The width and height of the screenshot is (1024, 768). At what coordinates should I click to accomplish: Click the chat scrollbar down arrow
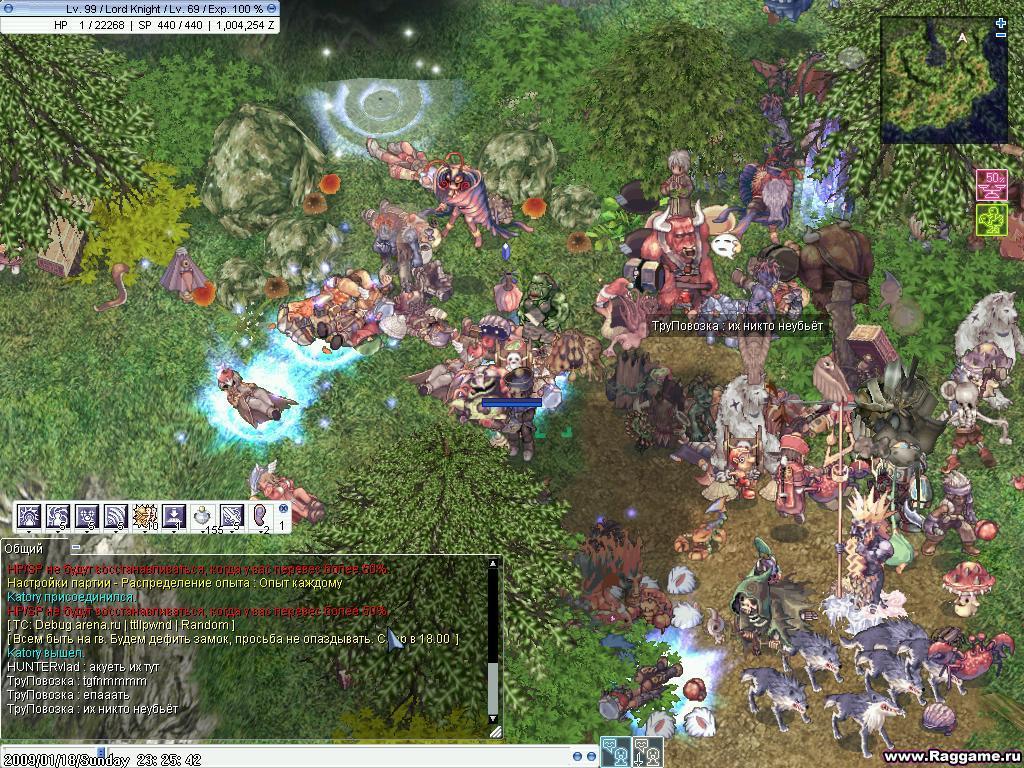point(492,718)
